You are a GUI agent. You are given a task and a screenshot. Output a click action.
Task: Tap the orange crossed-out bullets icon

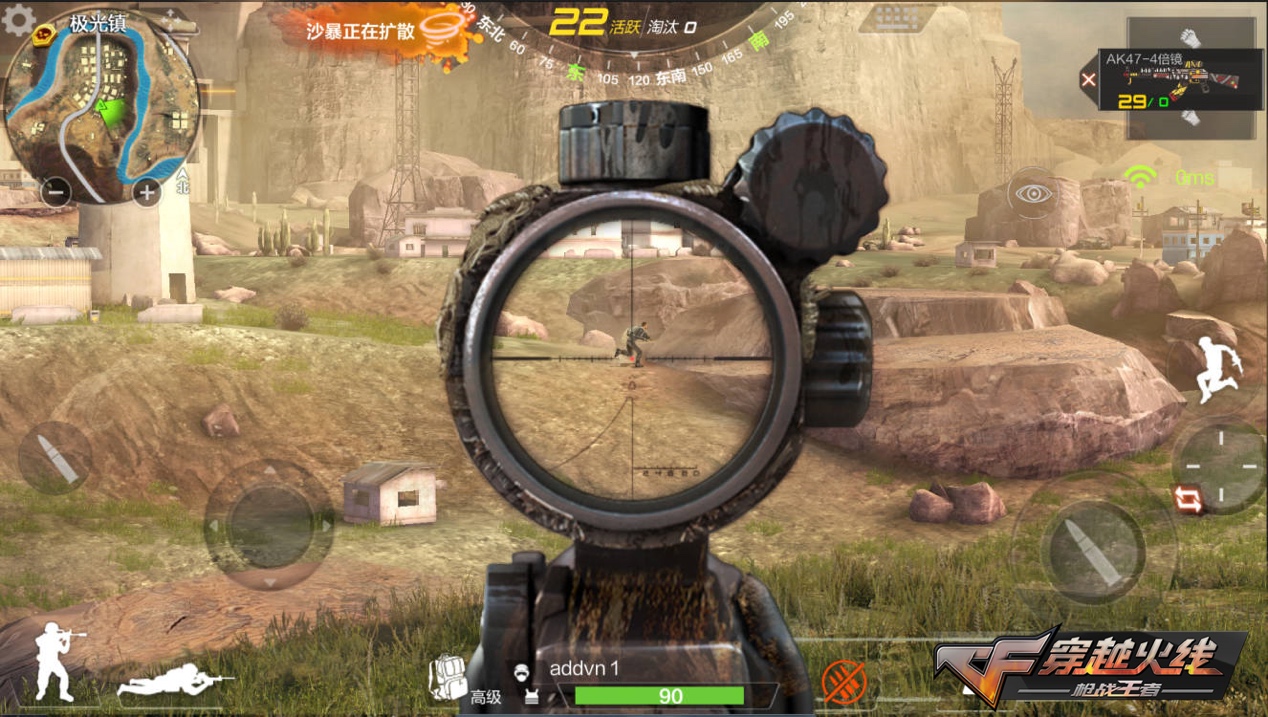(x=843, y=683)
